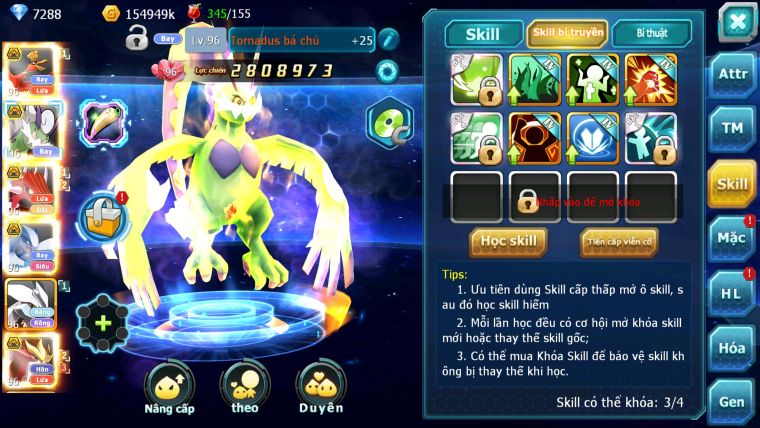Image resolution: width=760 pixels, height=428 pixels.
Task: Open the Hóa side tab
Action: click(733, 348)
